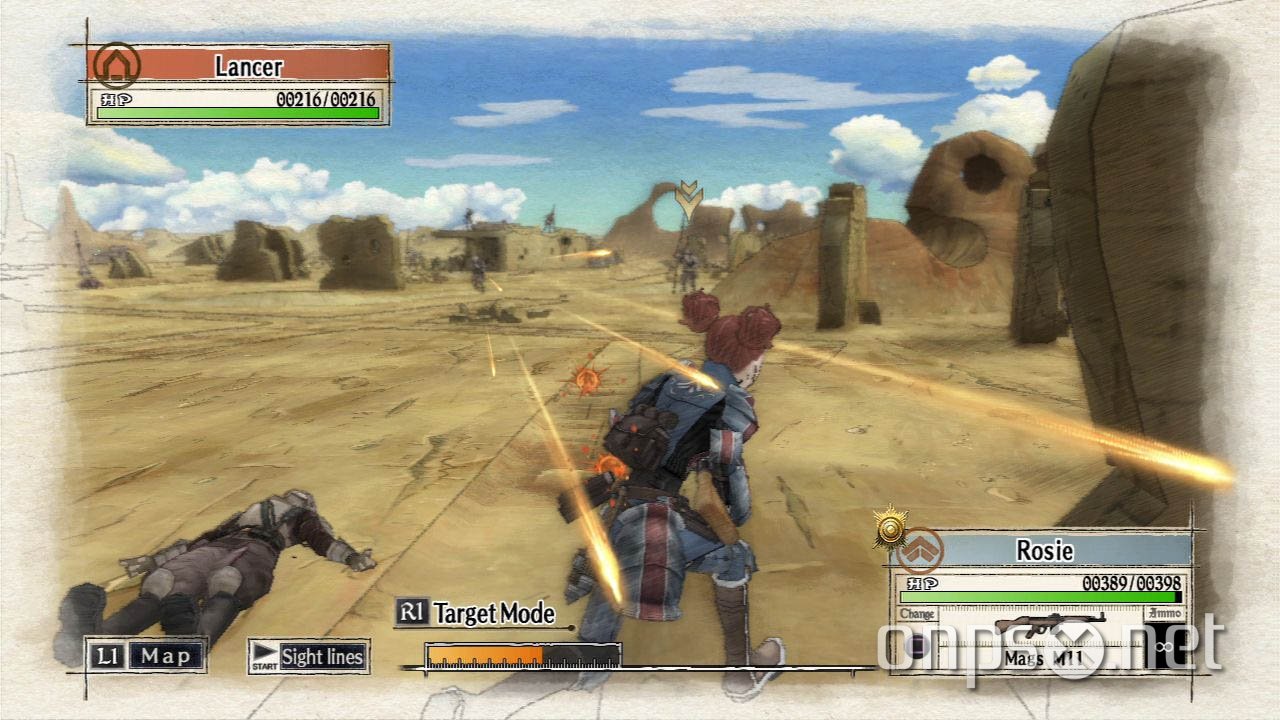Click Rosie's green HP bar
Viewport: 1280px width, 720px height.
pos(1040,596)
